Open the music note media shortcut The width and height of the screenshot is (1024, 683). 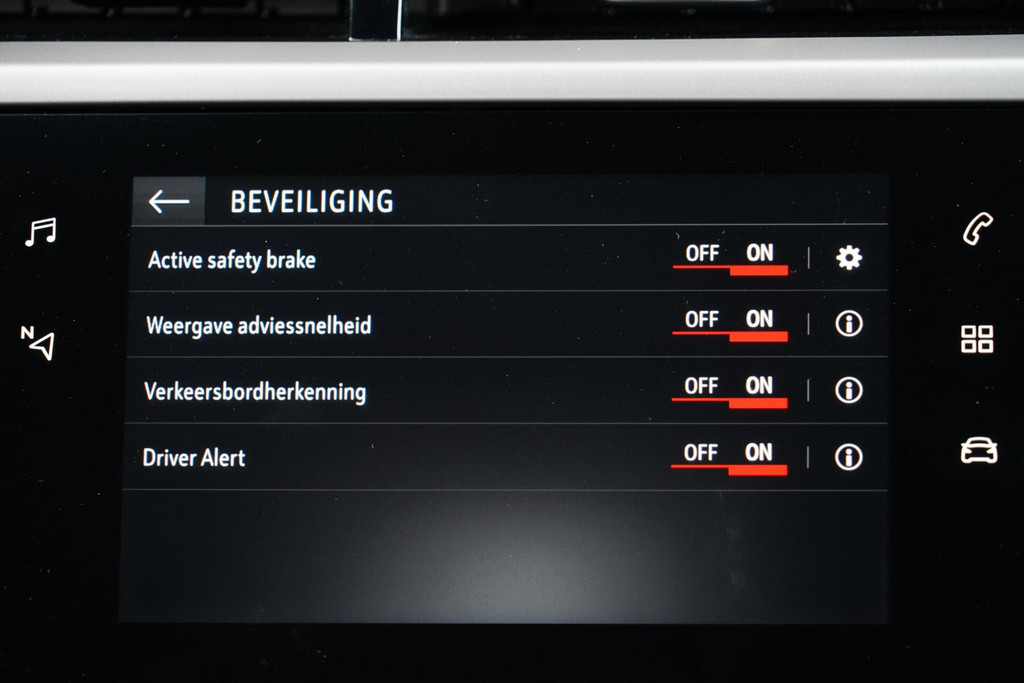[x=41, y=232]
